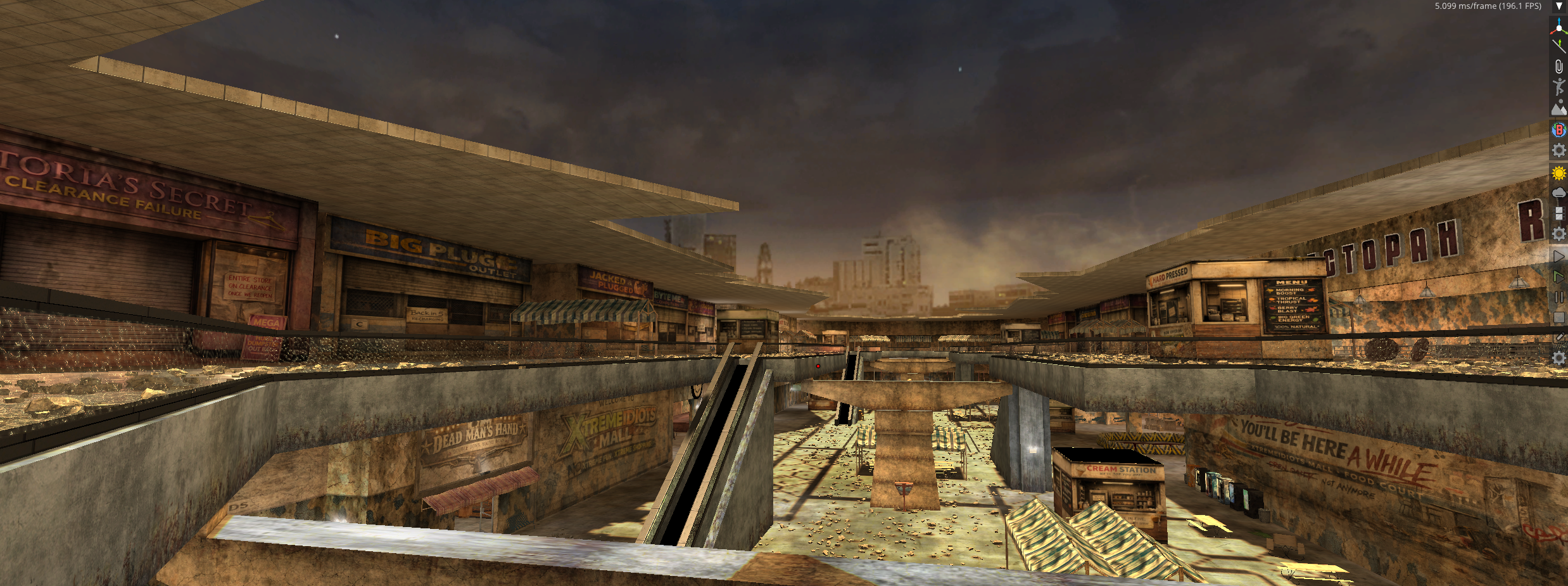
Task: Expand the white triangle dropdown arrow
Action: (x=1559, y=6)
